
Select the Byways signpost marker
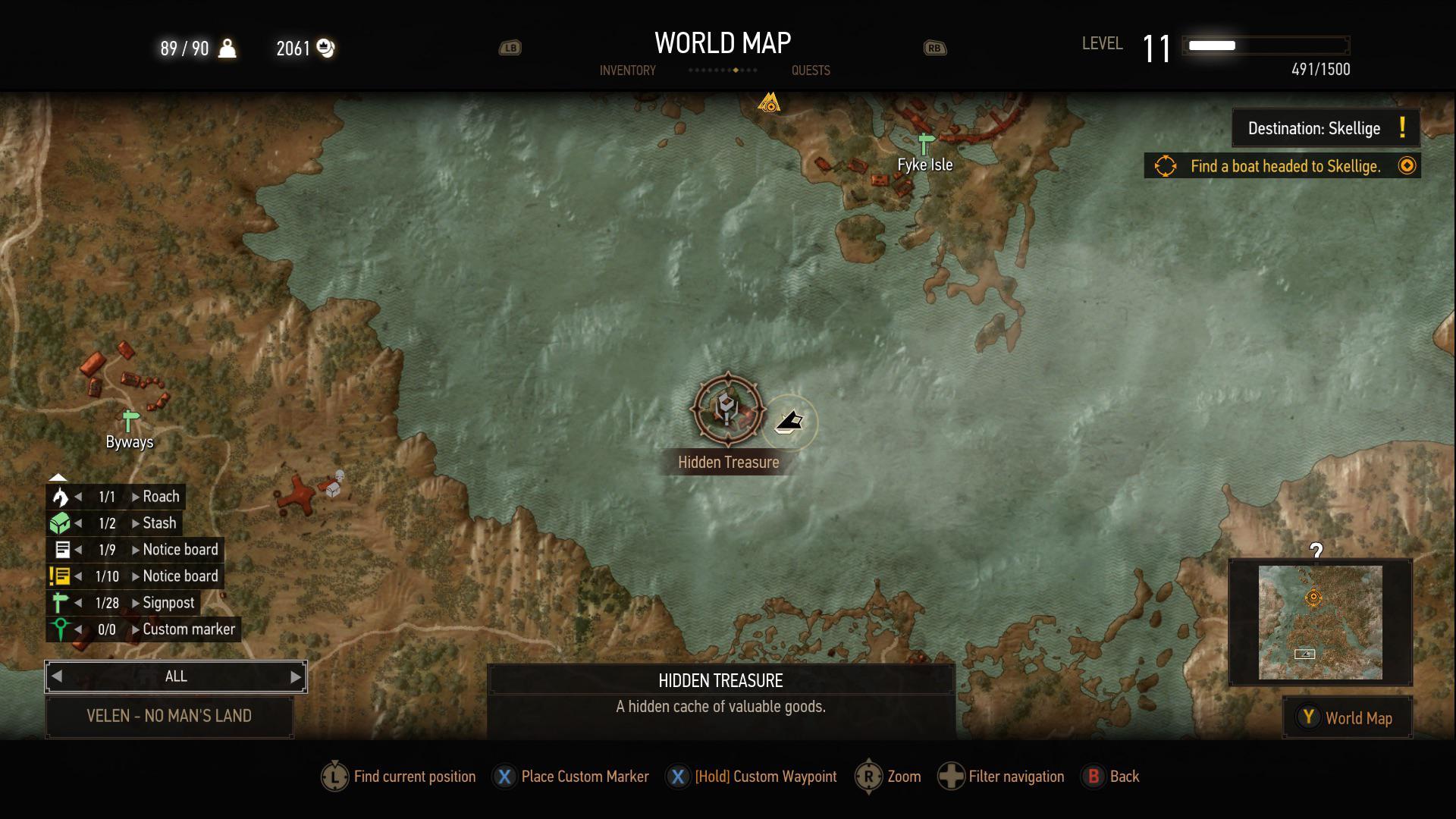pyautogui.click(x=130, y=420)
